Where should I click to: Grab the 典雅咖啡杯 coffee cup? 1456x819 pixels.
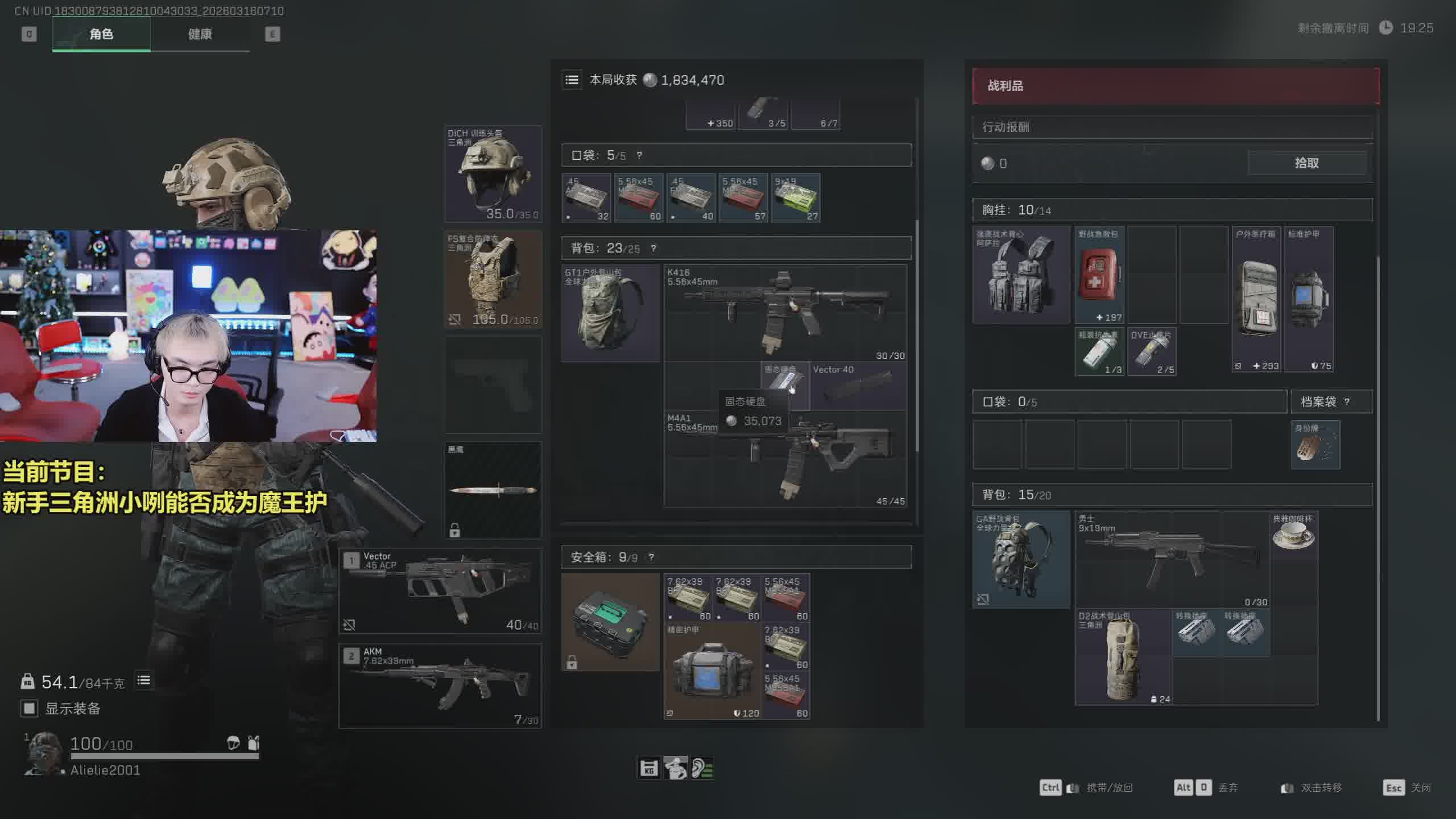[1293, 535]
